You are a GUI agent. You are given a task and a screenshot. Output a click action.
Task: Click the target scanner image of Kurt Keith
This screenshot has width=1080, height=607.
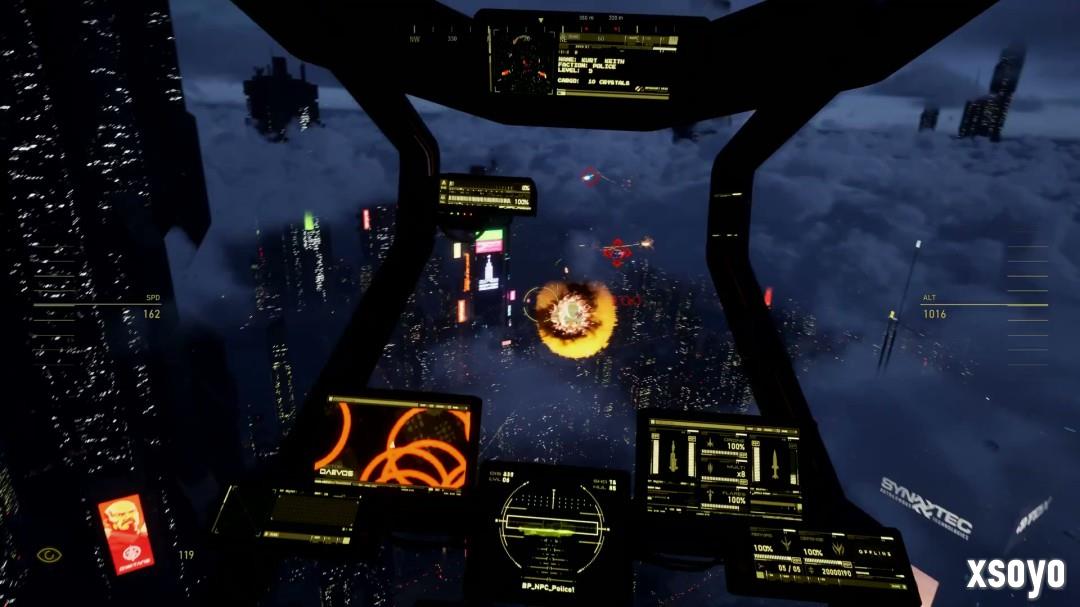coord(520,62)
